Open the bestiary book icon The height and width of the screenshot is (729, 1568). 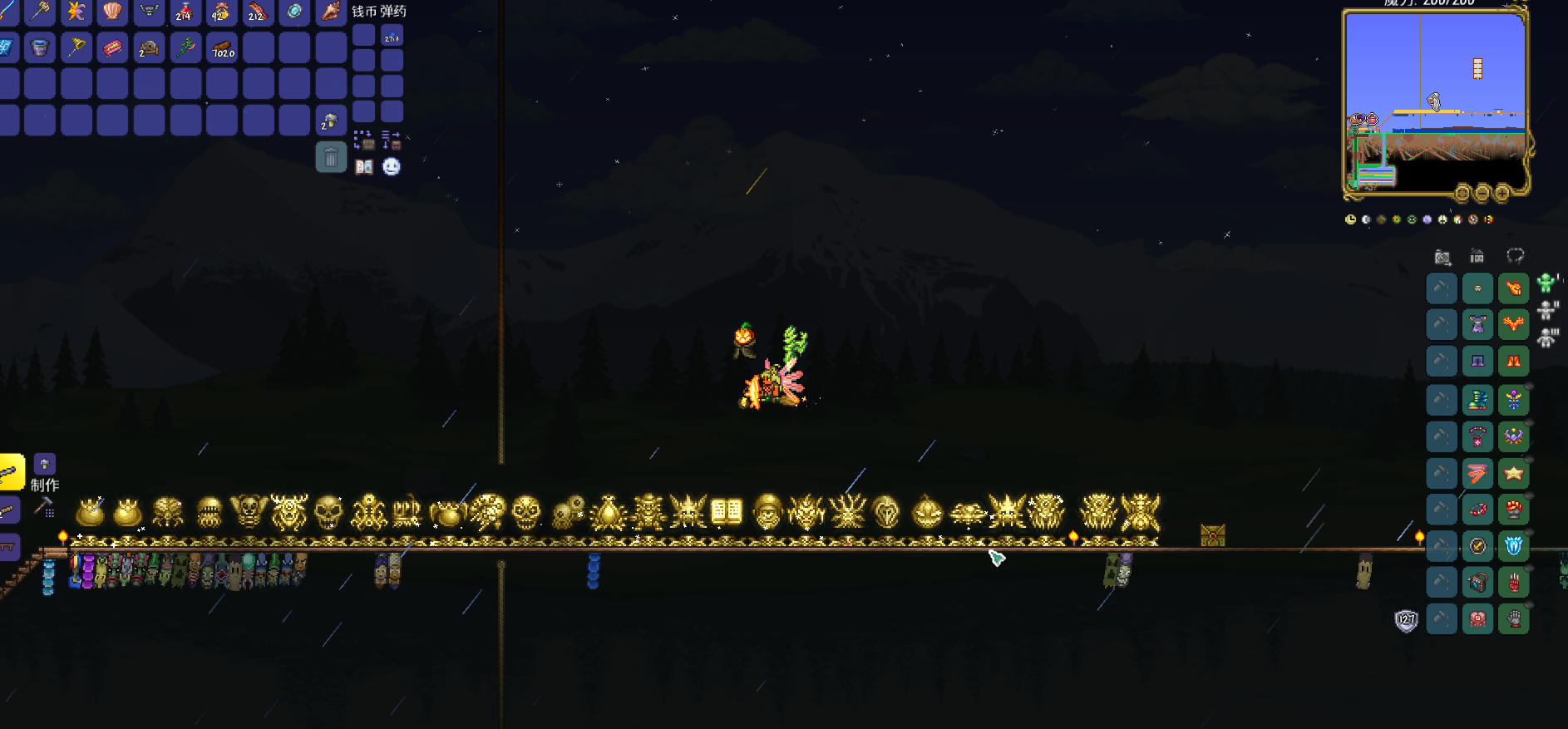click(x=364, y=167)
